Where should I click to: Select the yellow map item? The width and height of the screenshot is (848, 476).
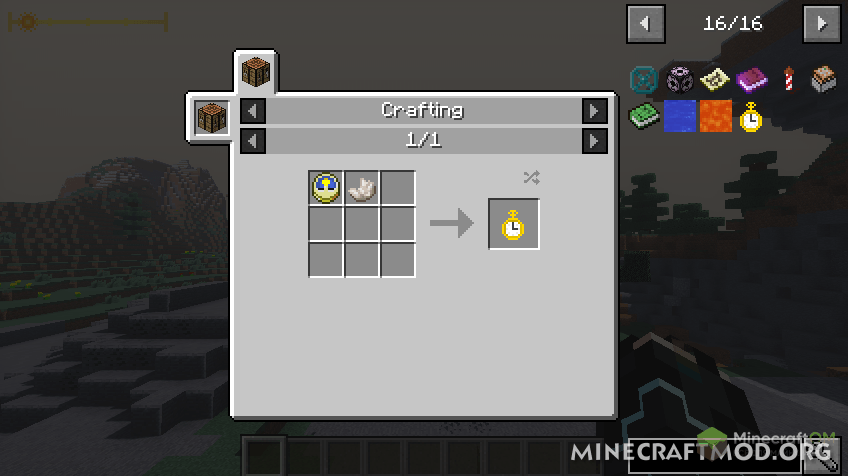pos(714,79)
